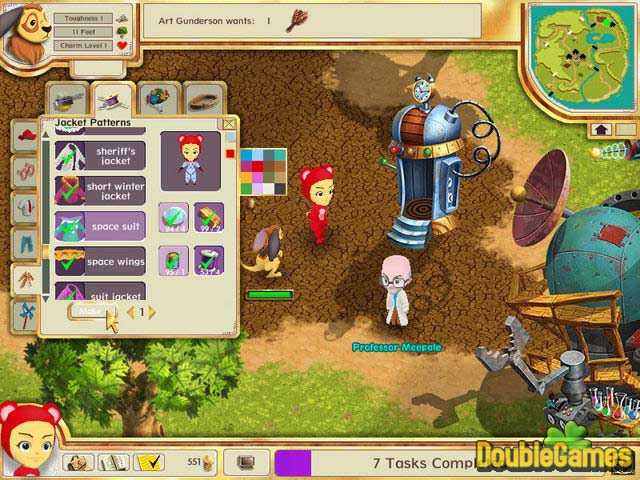Image resolution: width=640 pixels, height=480 pixels.
Task: Select the sheriff's jacket pattern
Action: pyautogui.click(x=99, y=155)
